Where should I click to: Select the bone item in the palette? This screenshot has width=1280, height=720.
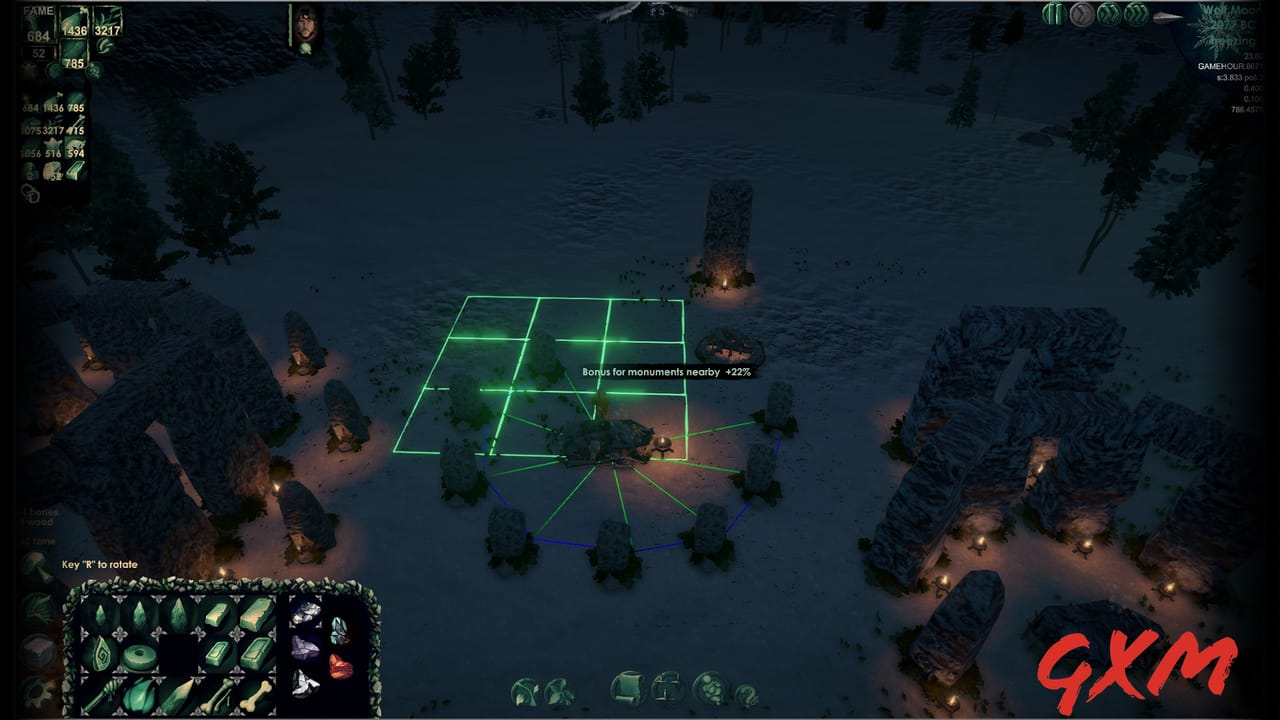click(x=255, y=695)
